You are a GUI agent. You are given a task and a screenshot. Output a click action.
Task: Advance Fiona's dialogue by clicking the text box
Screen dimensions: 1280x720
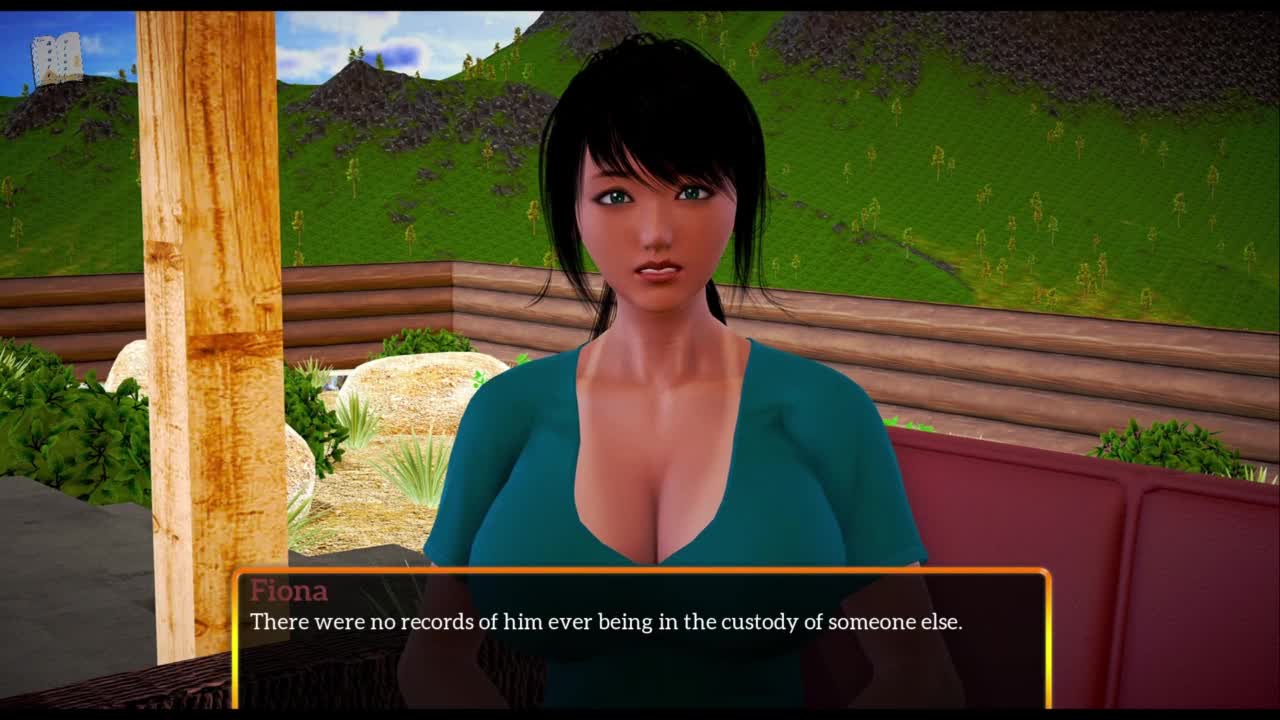point(640,638)
